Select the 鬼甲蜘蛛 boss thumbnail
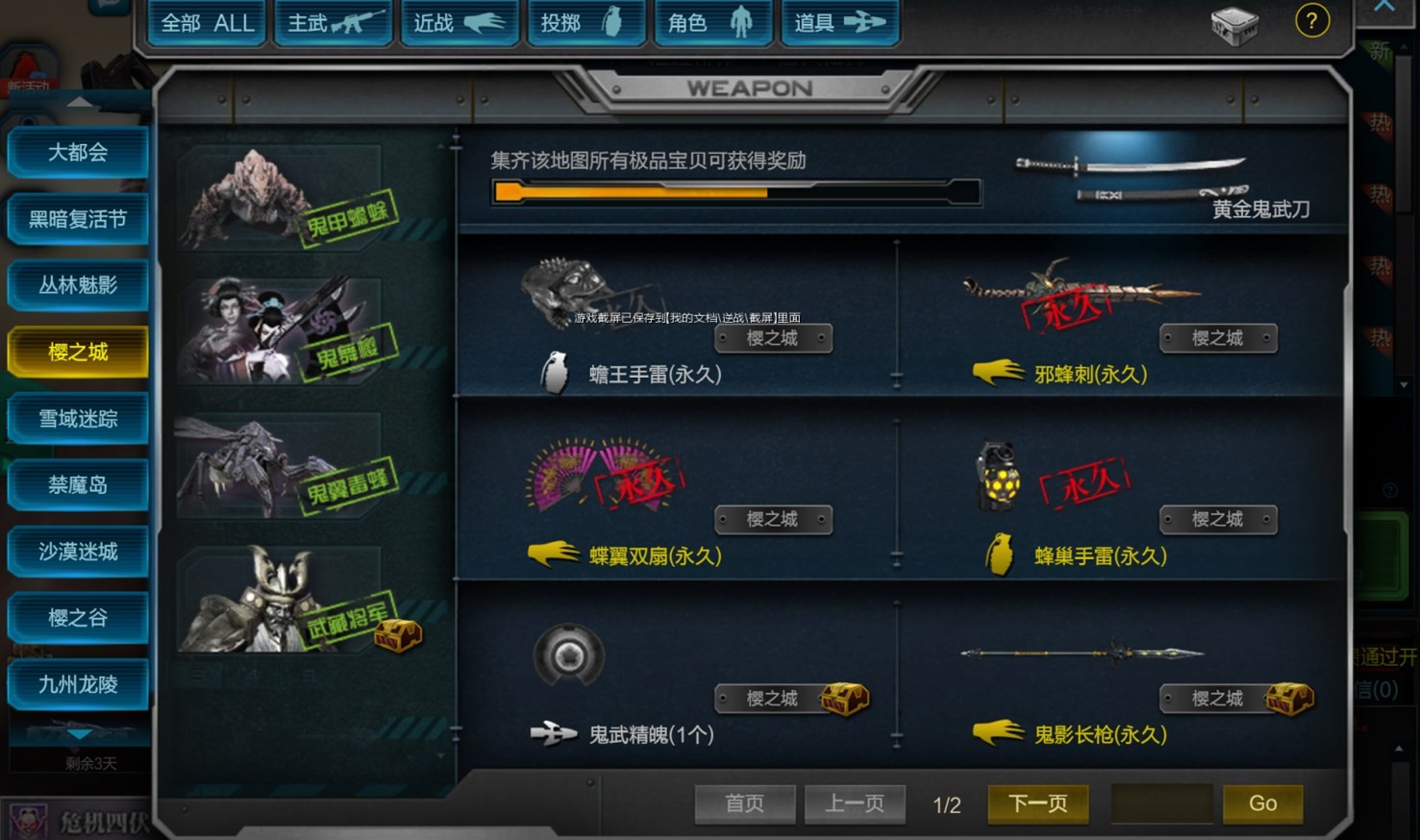 [288, 197]
